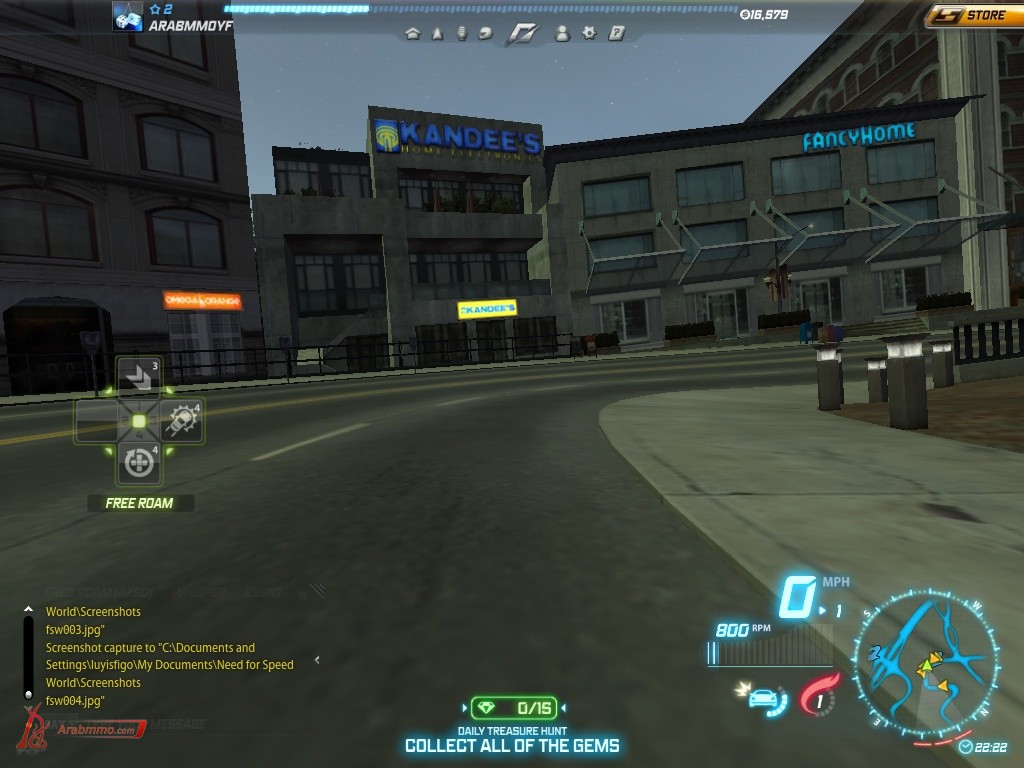Open the player profile silhouette icon
The image size is (1024, 768).
point(562,33)
